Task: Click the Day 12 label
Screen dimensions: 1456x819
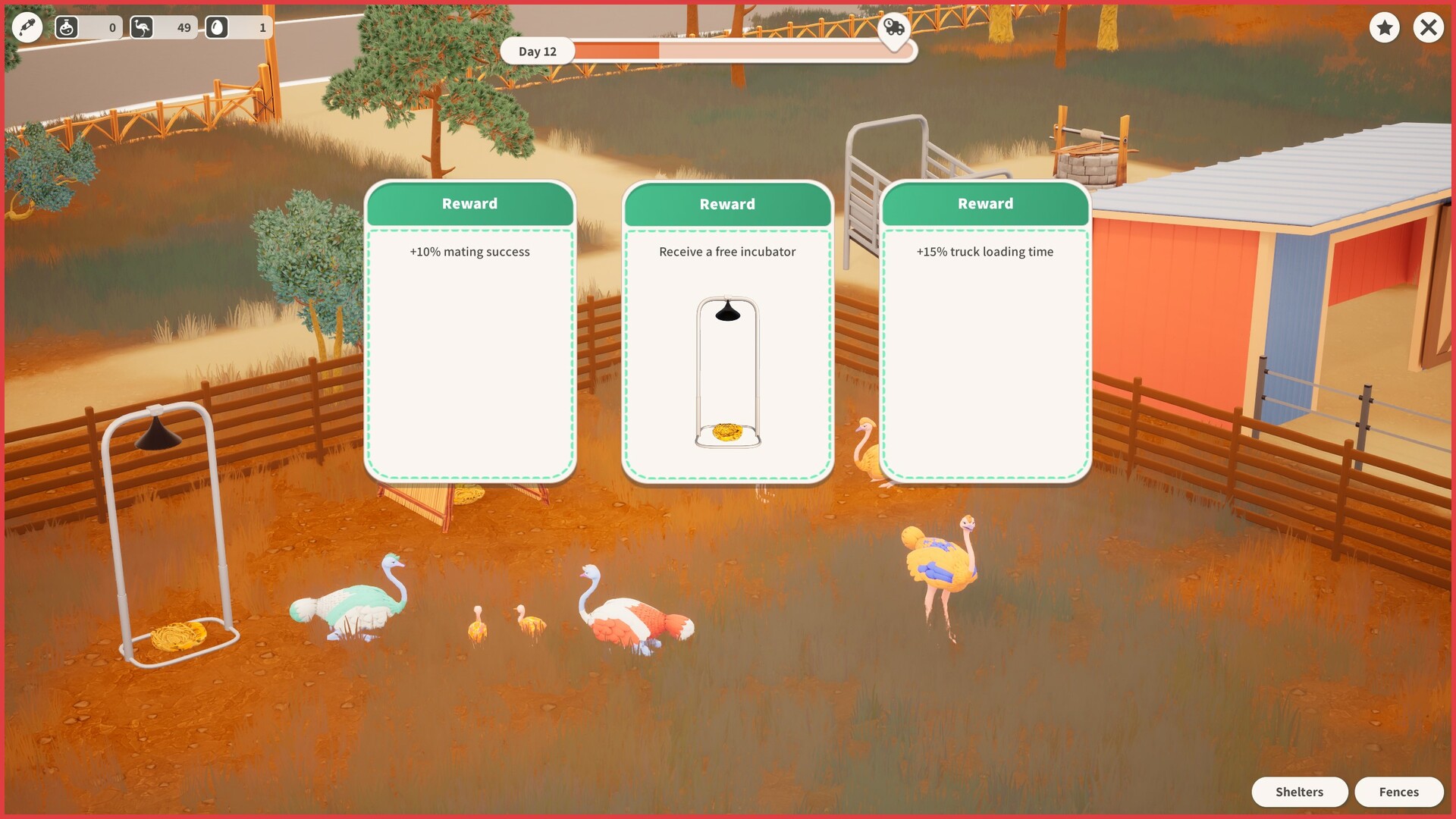Action: click(x=537, y=51)
